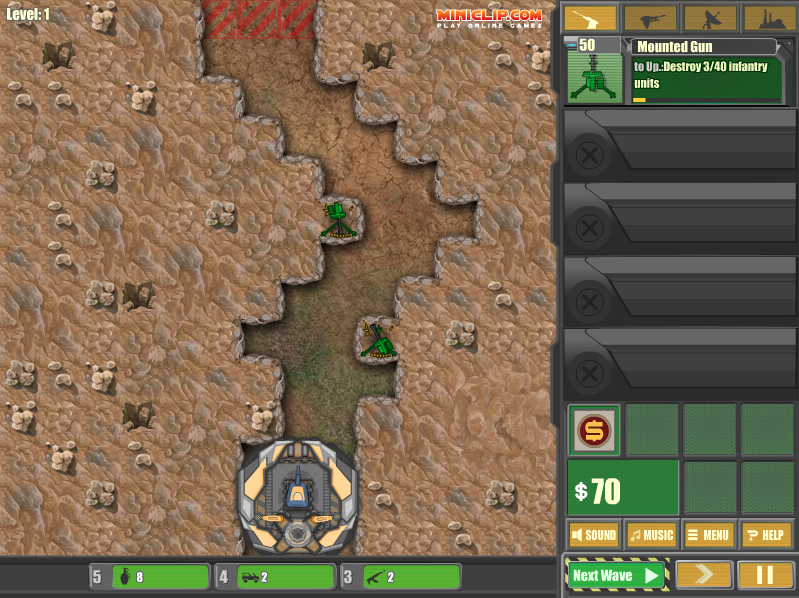799x598 pixels.
Task: Open the radar dish category tab
Action: (x=710, y=19)
